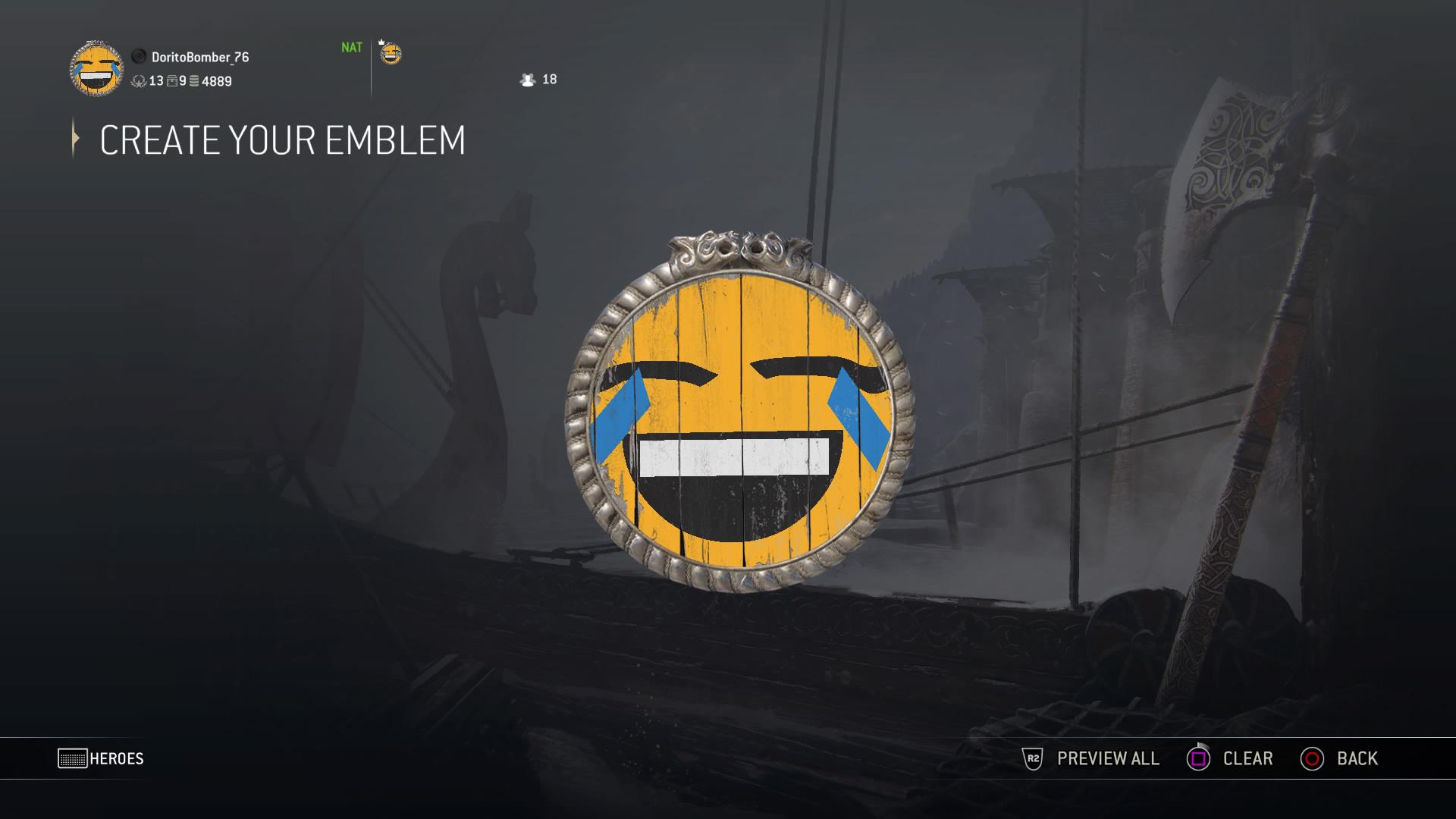Viewport: 1456px width, 819px height.
Task: Click the steel currency stack icon
Action: point(194,81)
